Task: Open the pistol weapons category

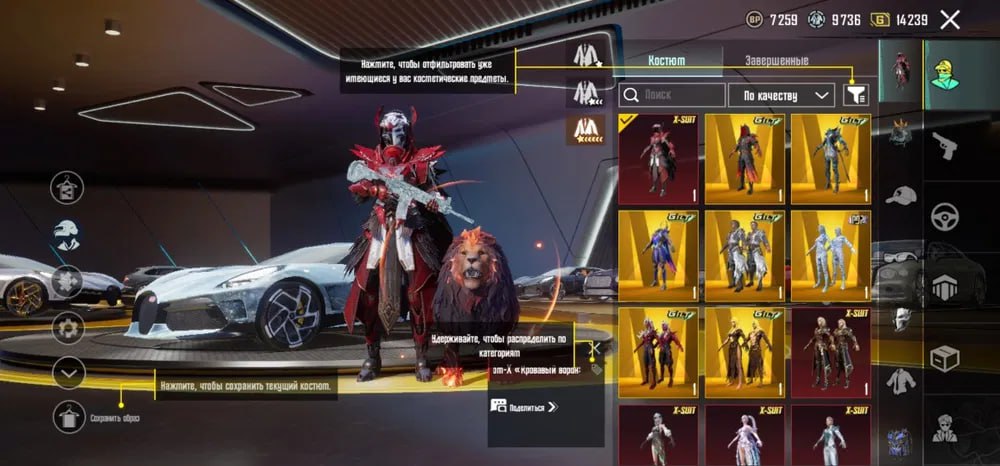Action: point(944,146)
